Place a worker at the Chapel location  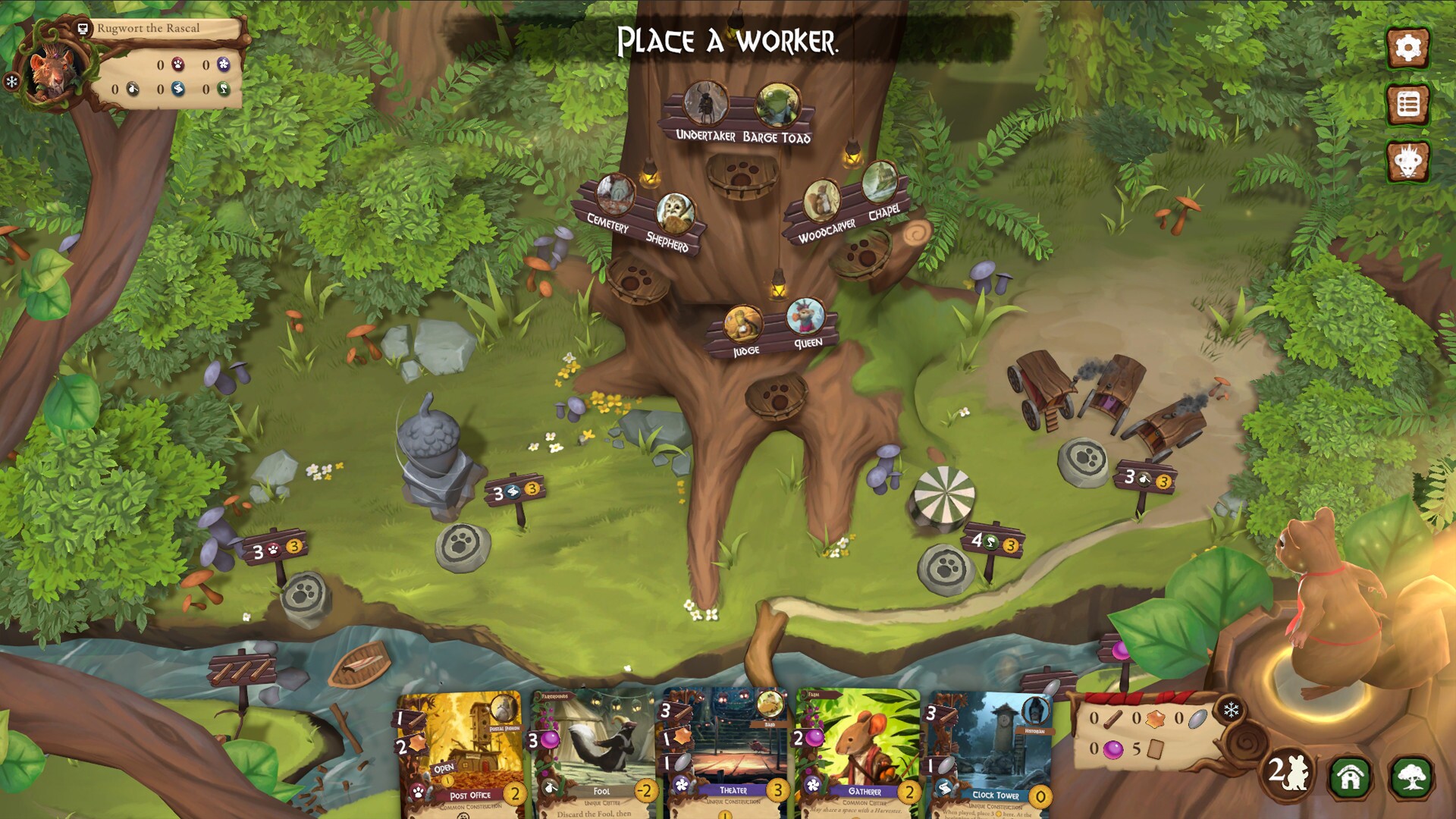[x=880, y=184]
